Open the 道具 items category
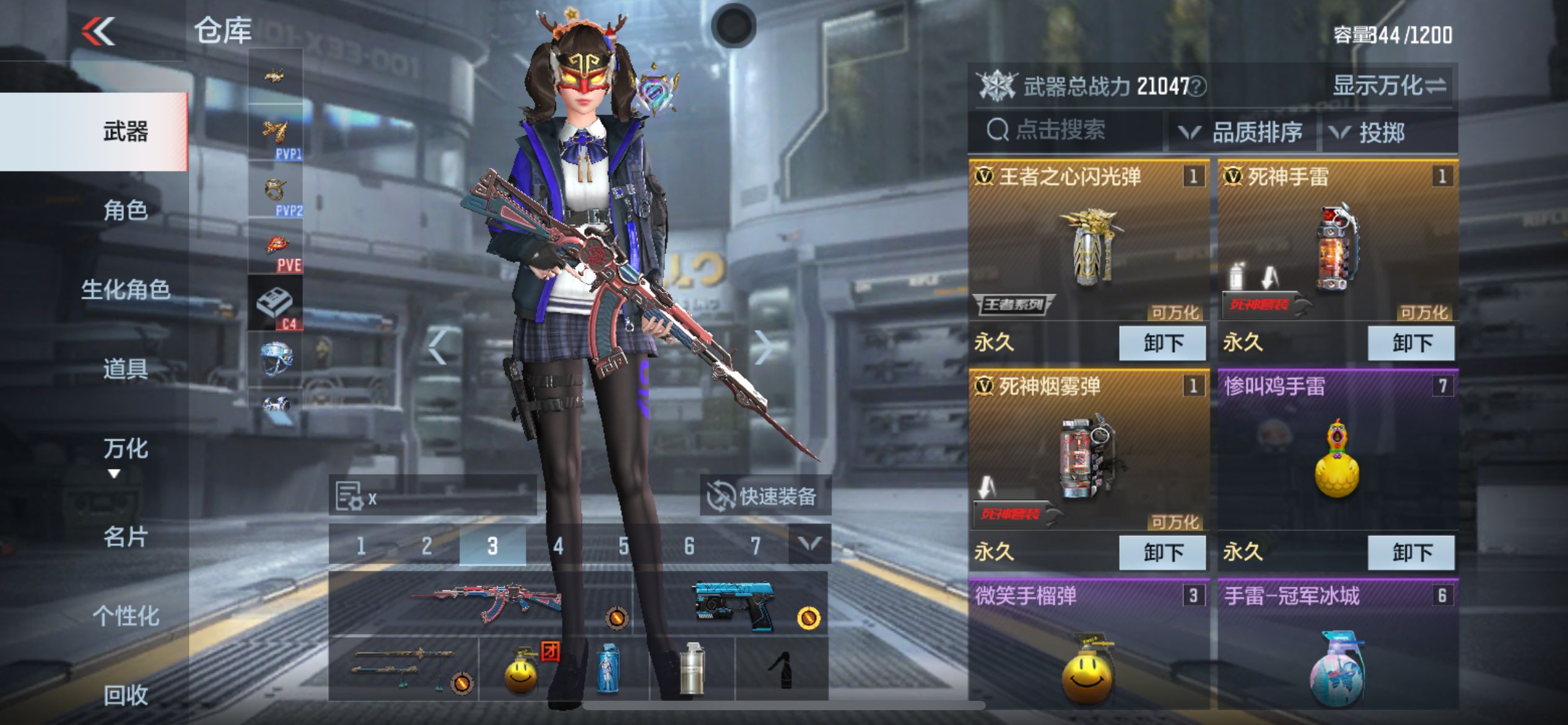 point(125,369)
